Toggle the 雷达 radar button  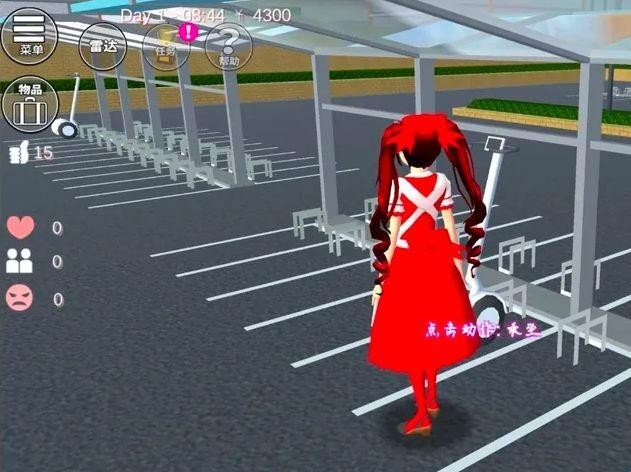pos(103,46)
